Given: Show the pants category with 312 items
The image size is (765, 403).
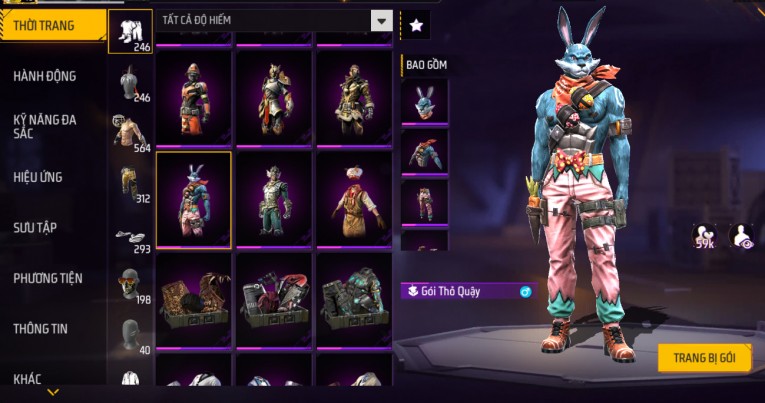Looking at the screenshot, I should point(130,182).
